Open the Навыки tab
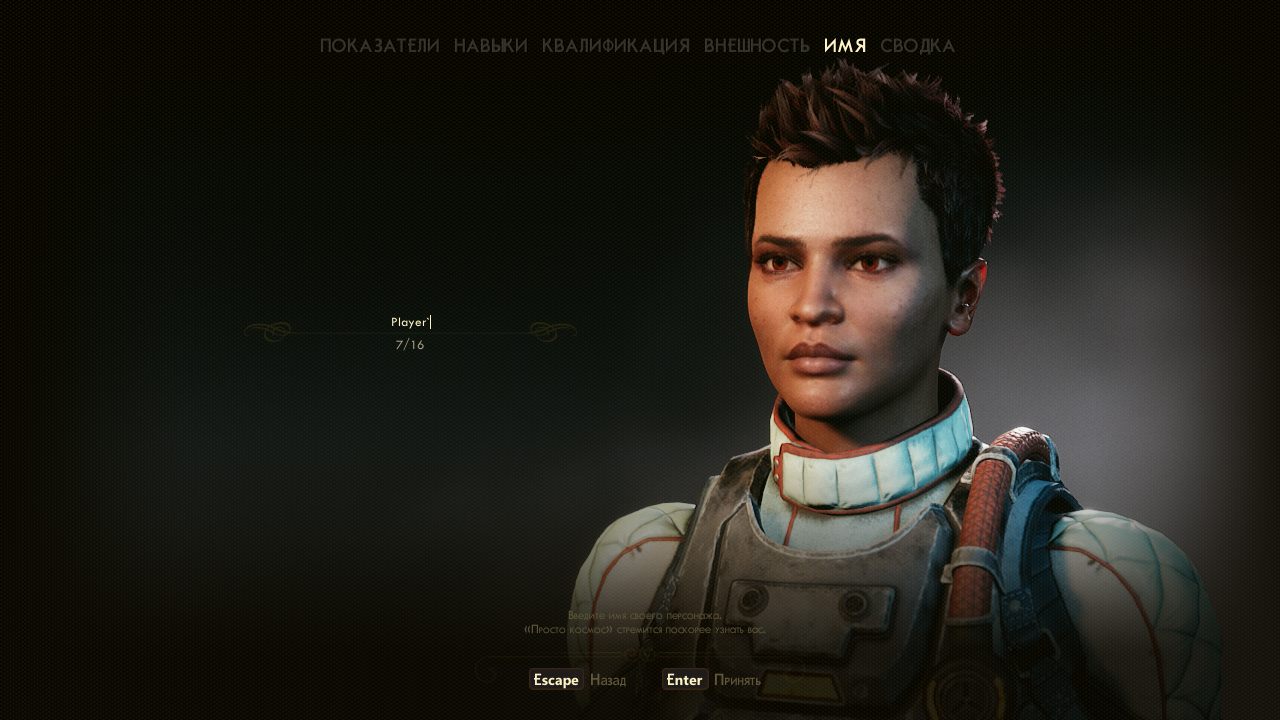Image resolution: width=1280 pixels, height=720 pixels. 490,46
